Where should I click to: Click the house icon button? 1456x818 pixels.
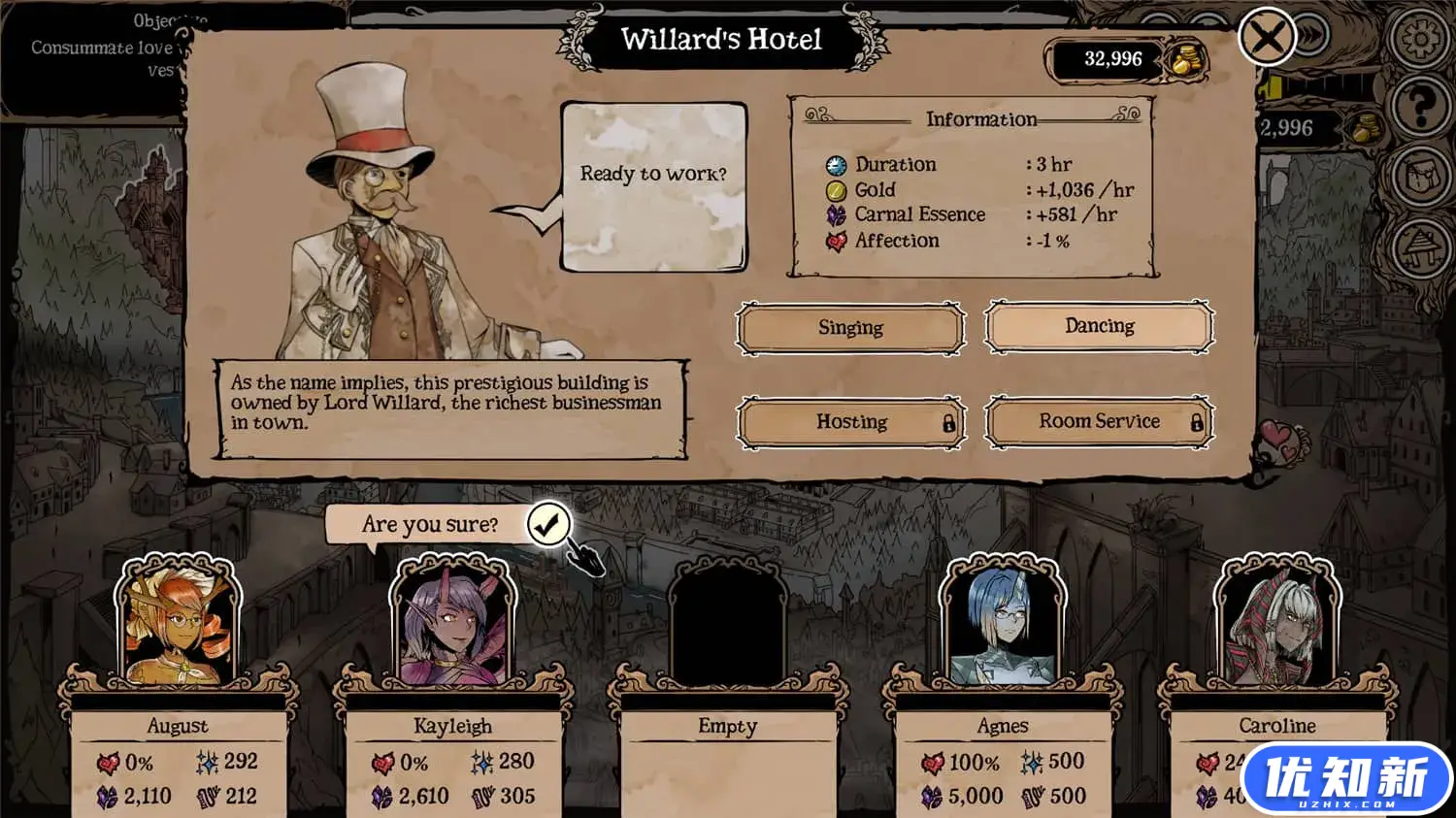point(1420,247)
